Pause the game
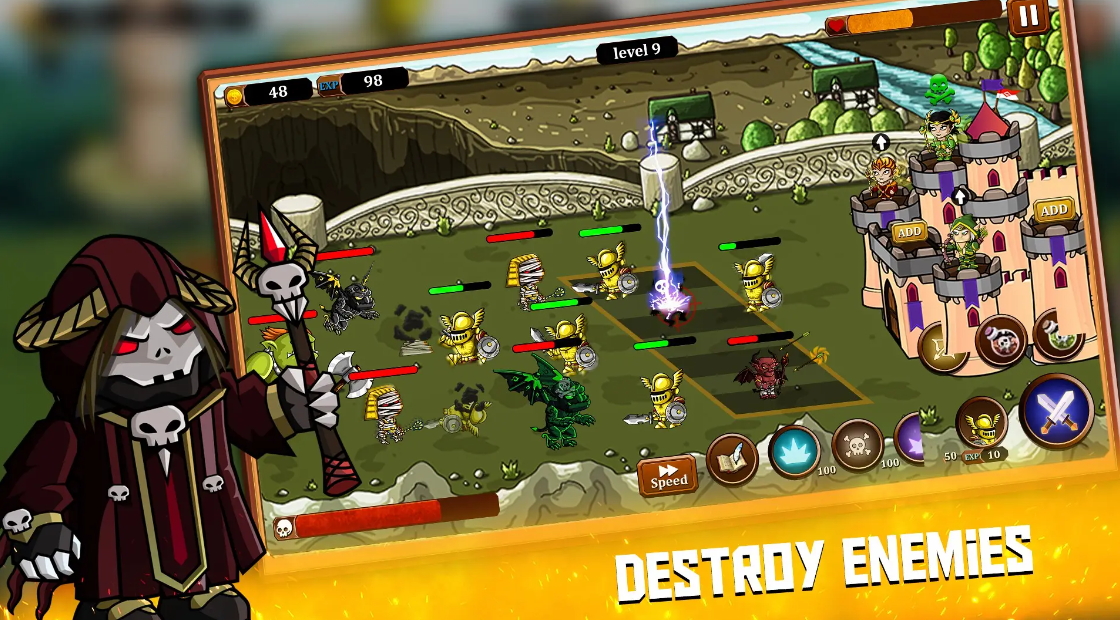This screenshot has width=1120, height=620. coord(1027,16)
